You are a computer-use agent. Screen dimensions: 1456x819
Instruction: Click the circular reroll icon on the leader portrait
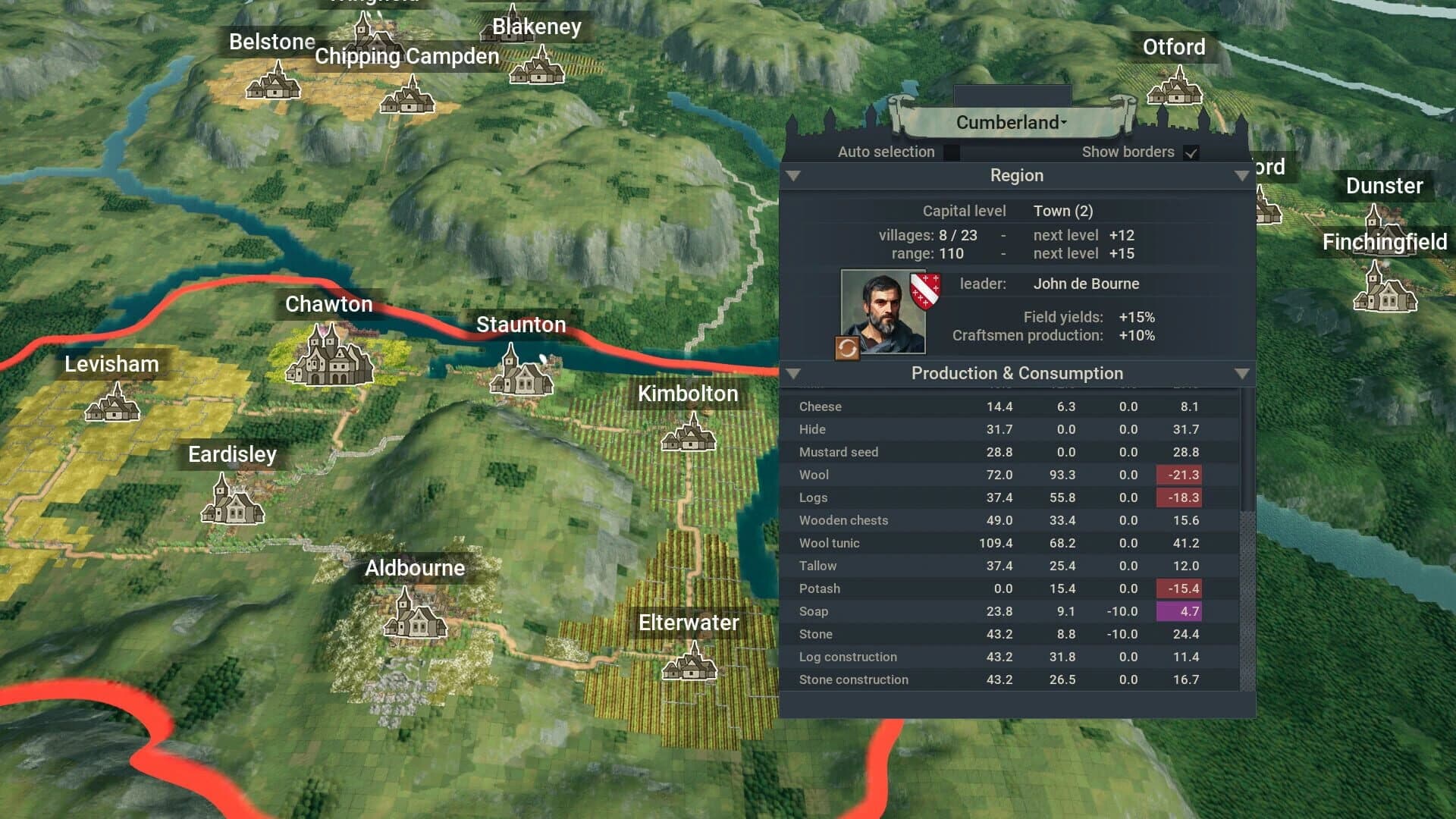click(x=846, y=349)
